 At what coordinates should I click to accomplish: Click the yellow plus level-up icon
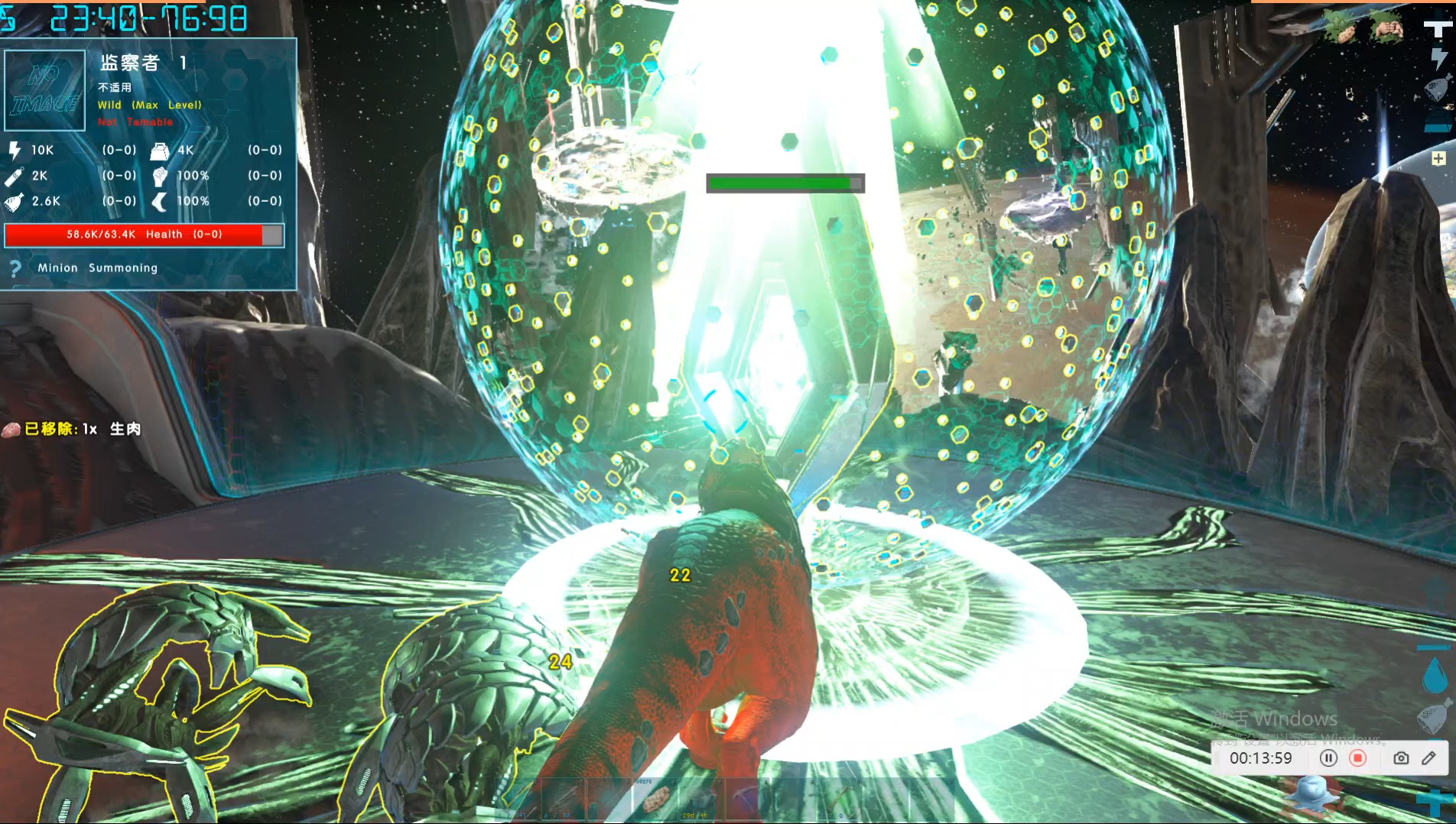(x=1438, y=158)
